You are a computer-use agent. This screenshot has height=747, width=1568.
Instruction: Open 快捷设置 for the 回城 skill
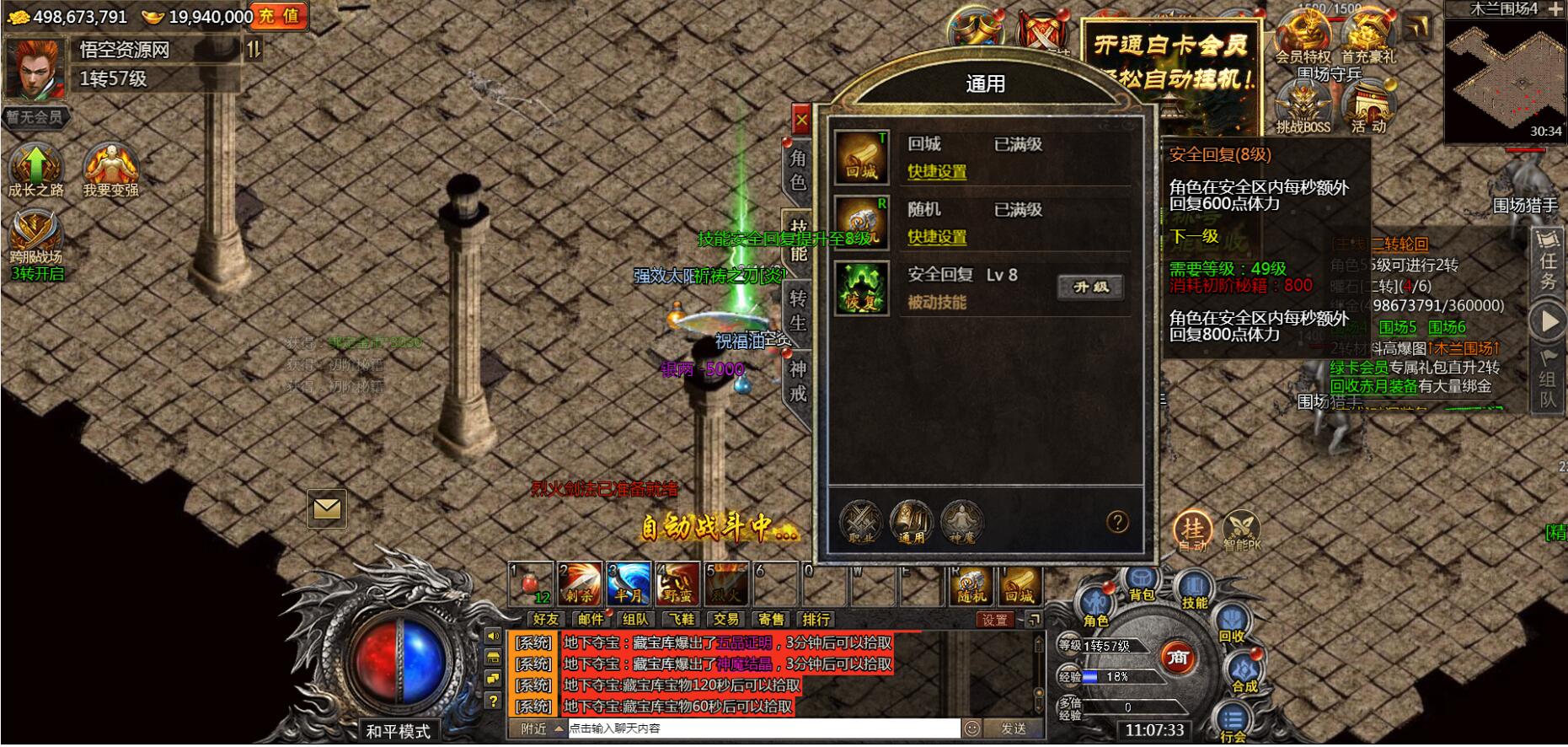pos(937,170)
